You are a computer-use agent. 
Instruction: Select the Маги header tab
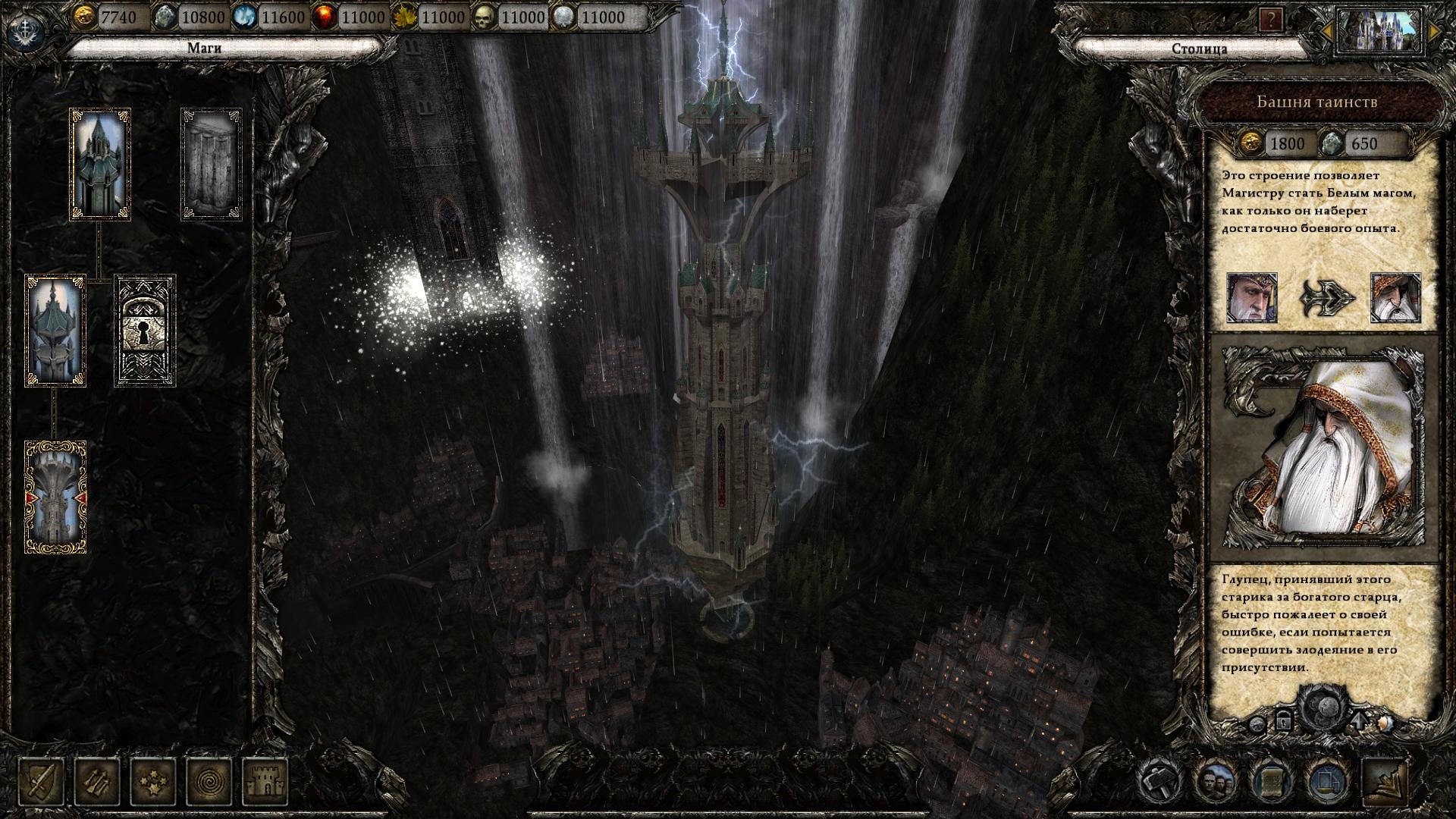(206, 47)
